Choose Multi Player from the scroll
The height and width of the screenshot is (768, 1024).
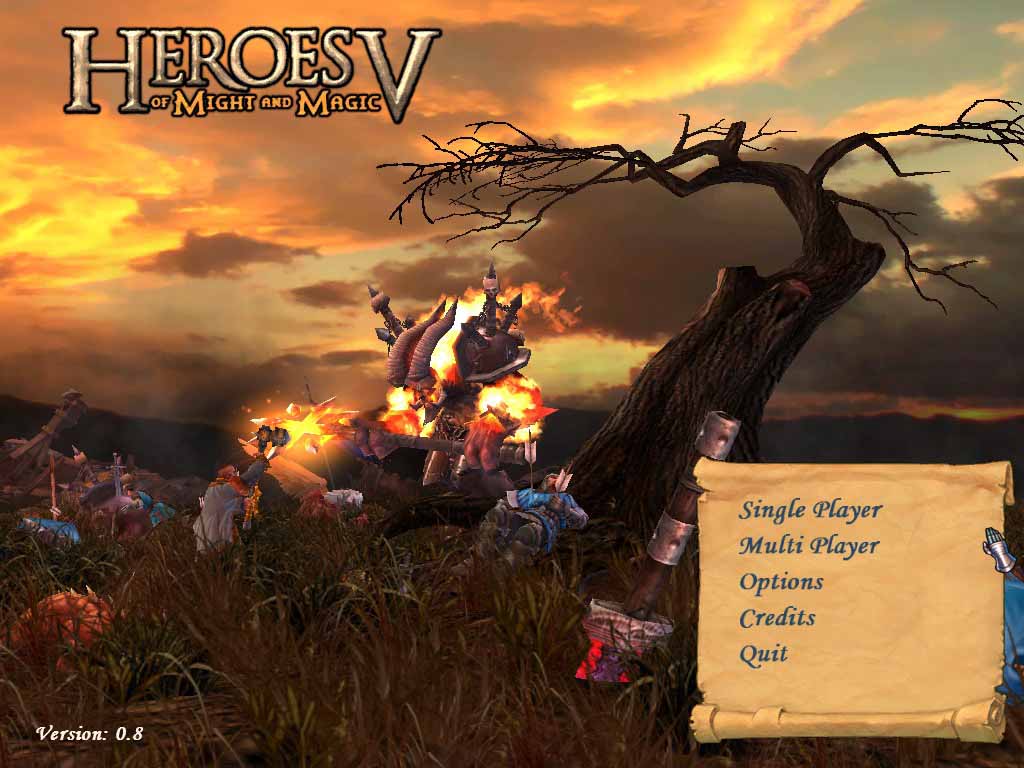809,546
